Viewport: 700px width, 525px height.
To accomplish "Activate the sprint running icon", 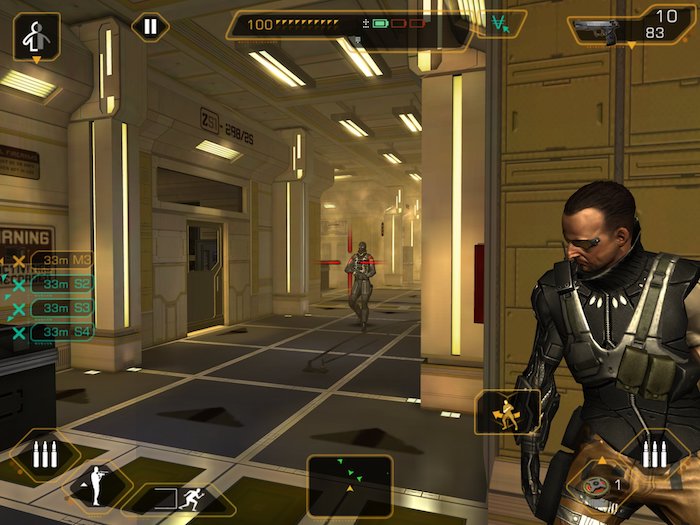I will (180, 499).
